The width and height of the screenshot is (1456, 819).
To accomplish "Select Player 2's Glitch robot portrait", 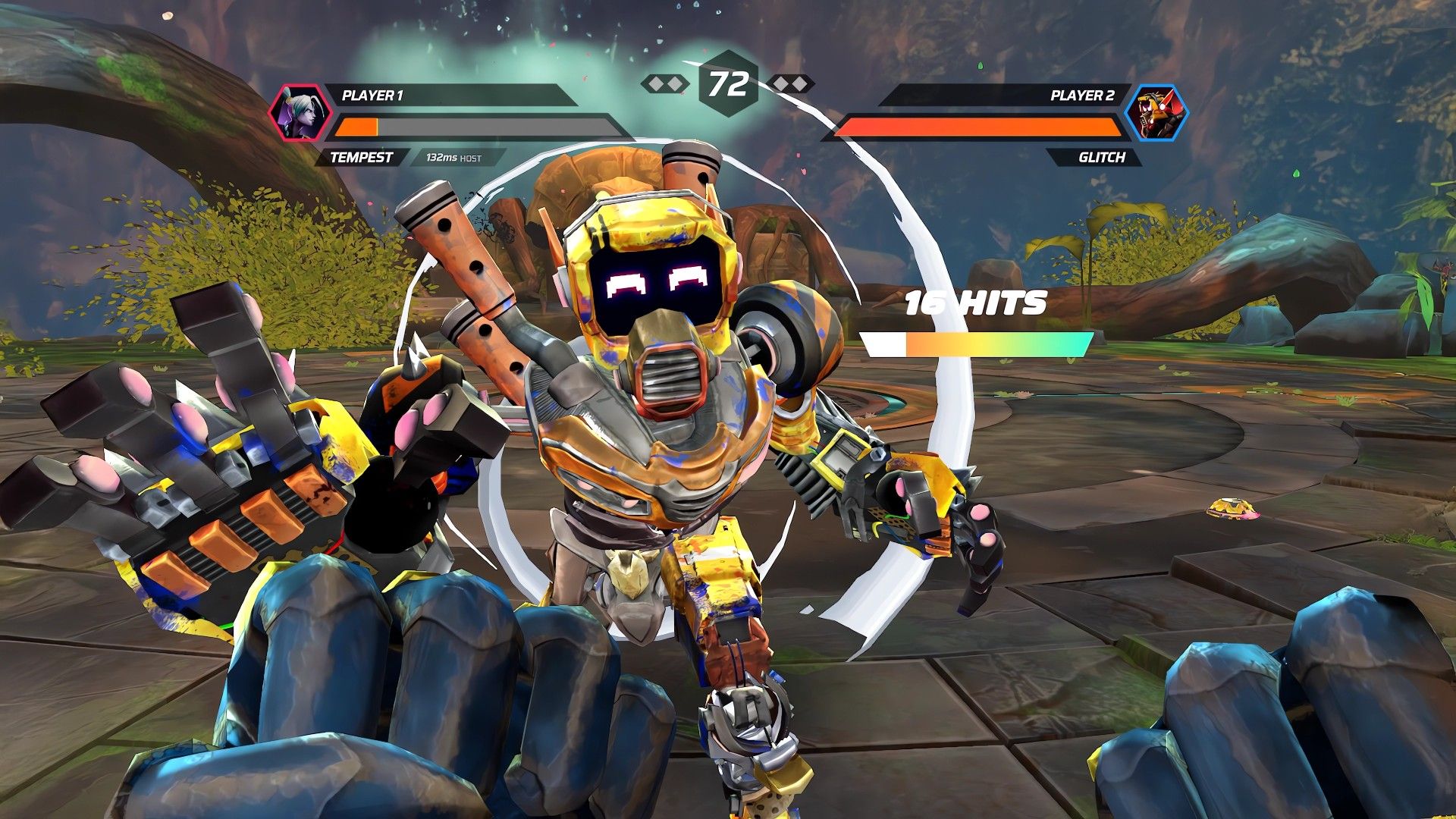I will (1156, 114).
